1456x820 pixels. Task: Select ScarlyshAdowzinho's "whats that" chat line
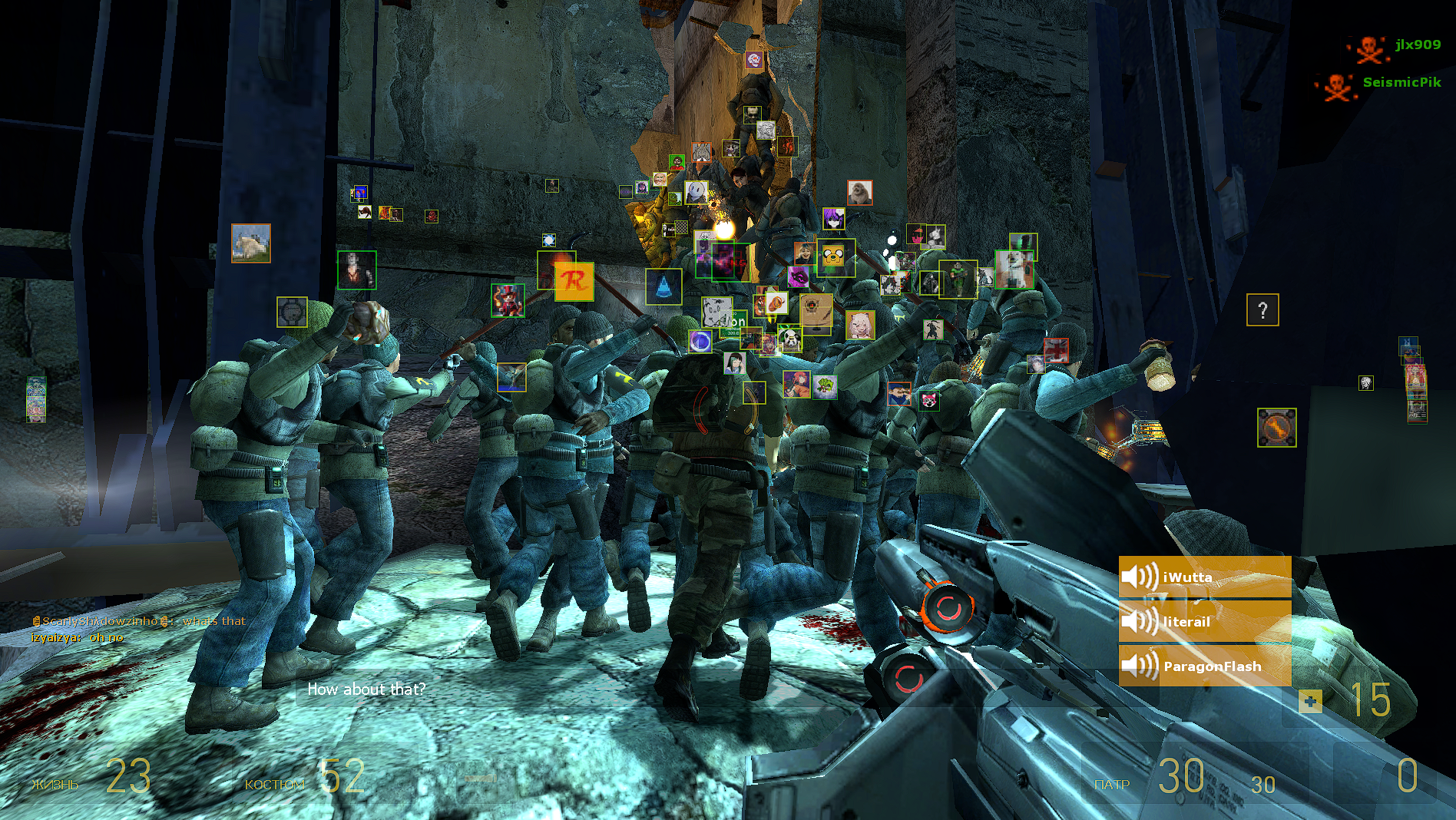pyautogui.click(x=138, y=621)
